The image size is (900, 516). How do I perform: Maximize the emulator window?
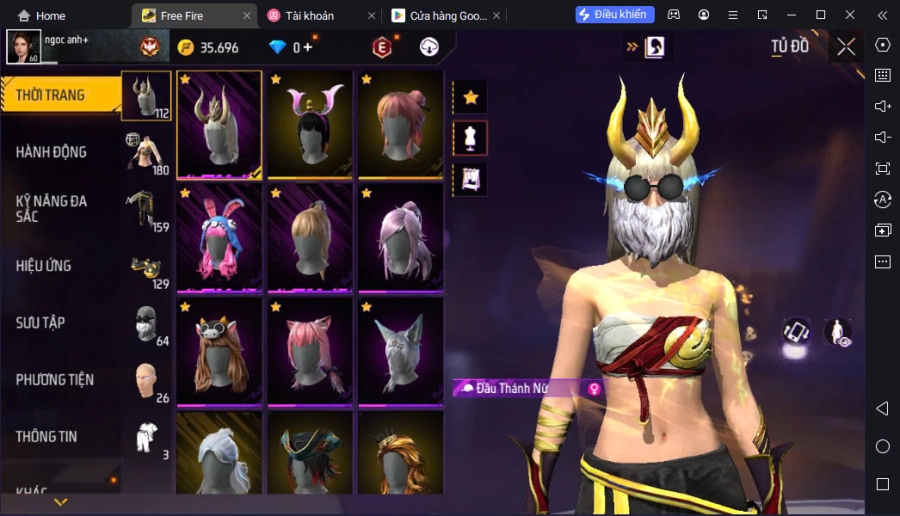(821, 15)
